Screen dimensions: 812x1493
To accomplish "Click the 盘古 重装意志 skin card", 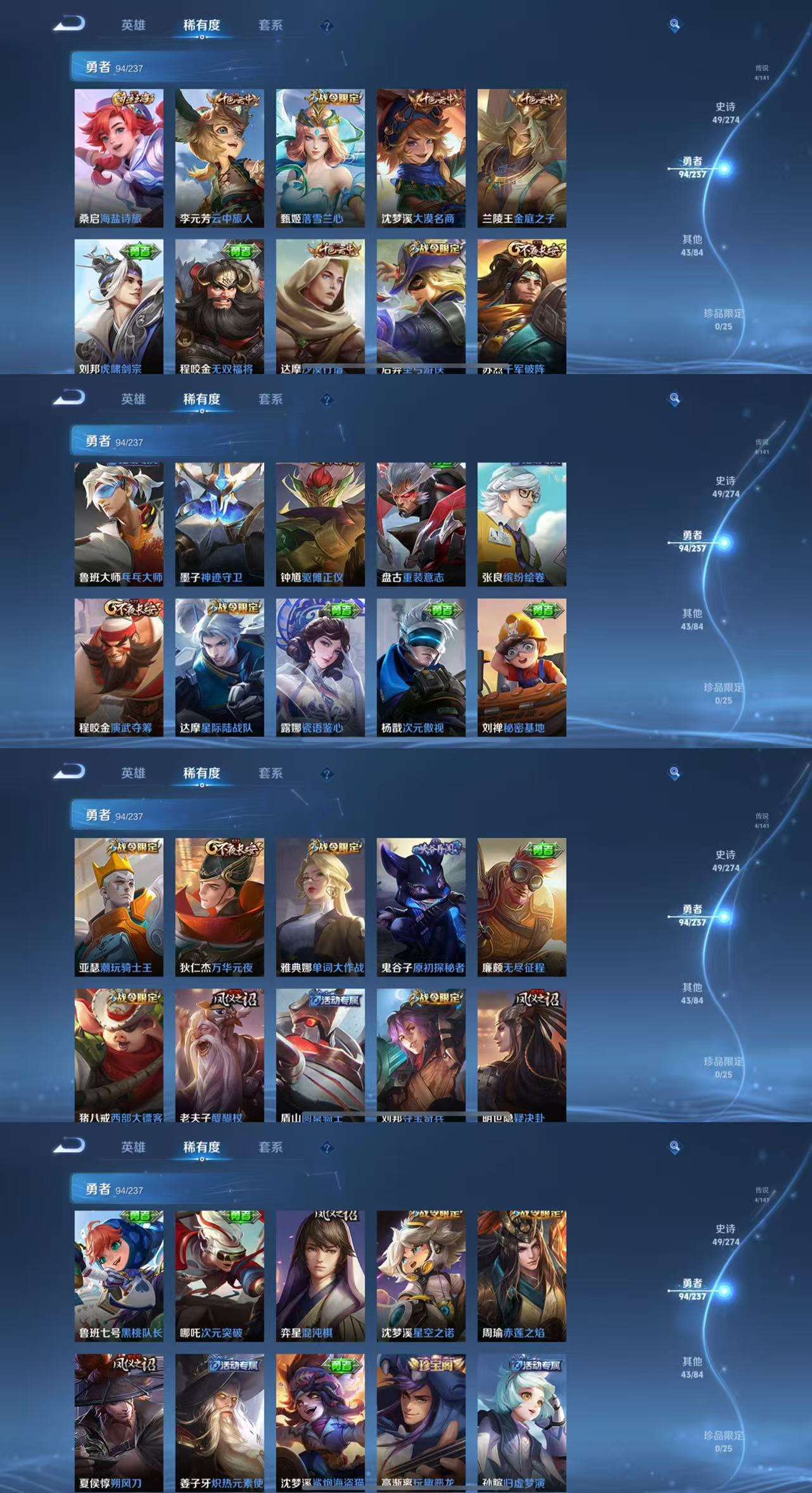I will (x=421, y=524).
